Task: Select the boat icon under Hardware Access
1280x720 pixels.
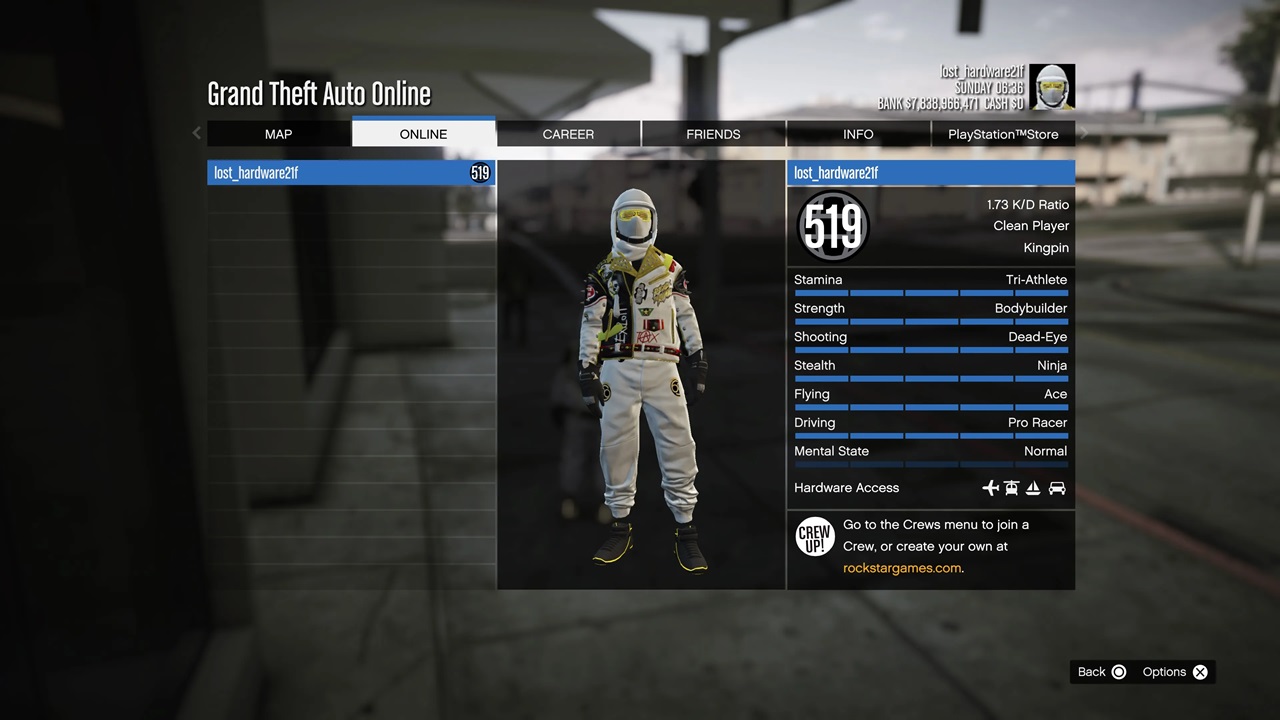Action: [x=1034, y=488]
